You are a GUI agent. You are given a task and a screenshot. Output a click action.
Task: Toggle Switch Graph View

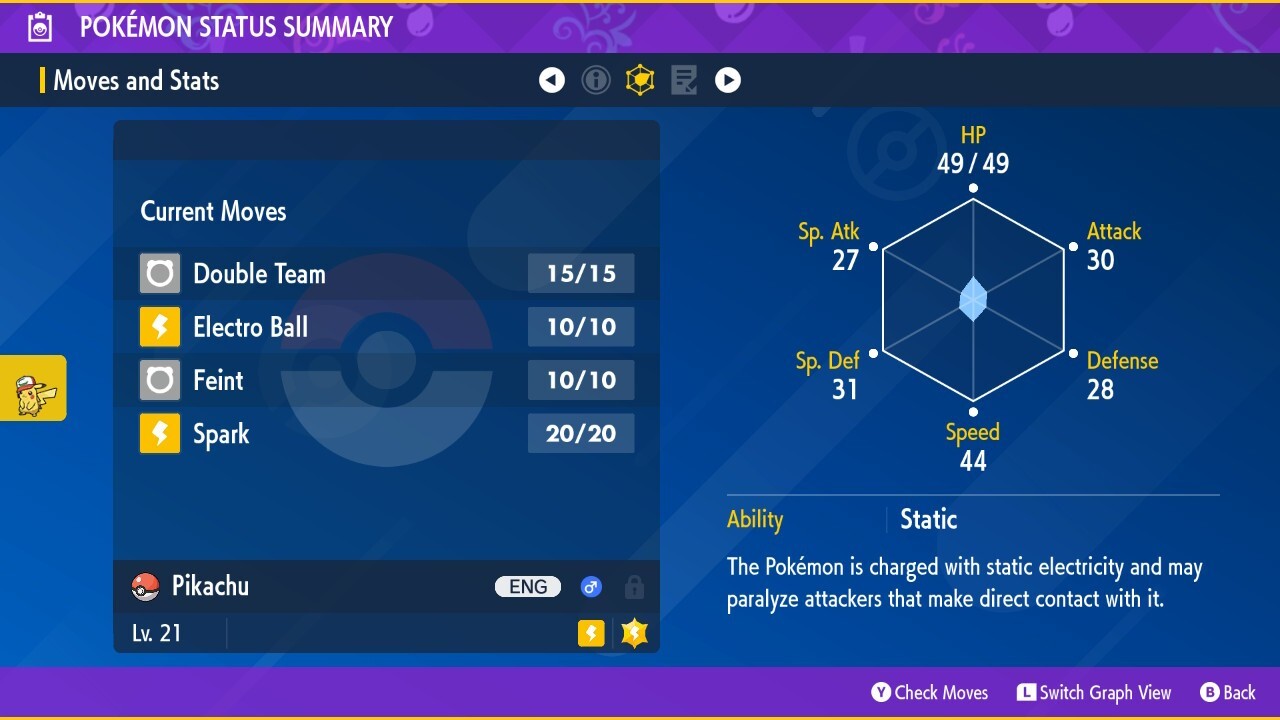pos(1094,692)
